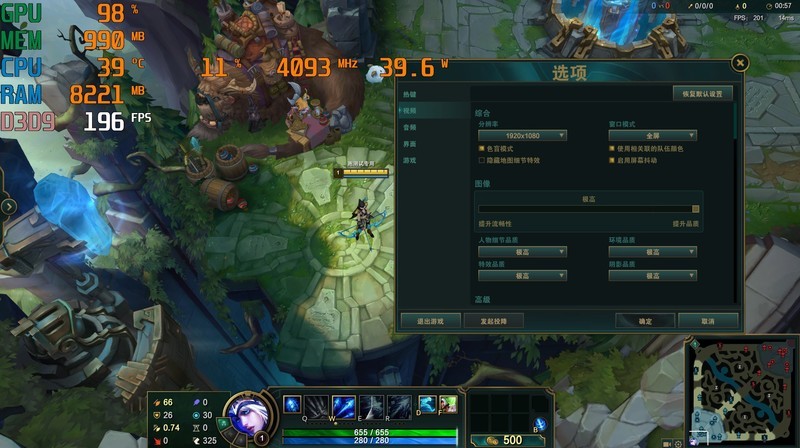Close the 选项 options window

740,63
